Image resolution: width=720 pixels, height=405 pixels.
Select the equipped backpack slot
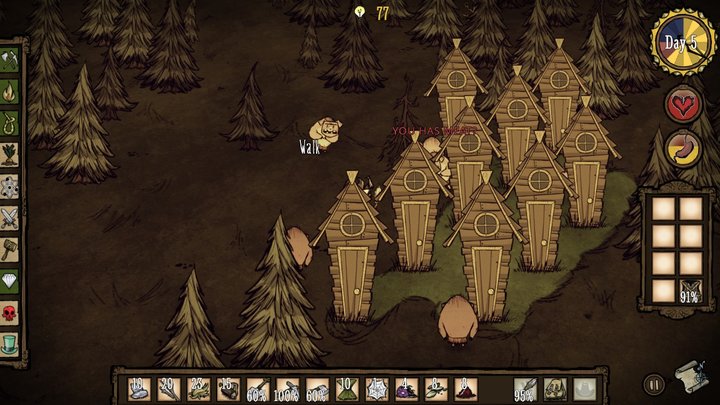point(555,388)
